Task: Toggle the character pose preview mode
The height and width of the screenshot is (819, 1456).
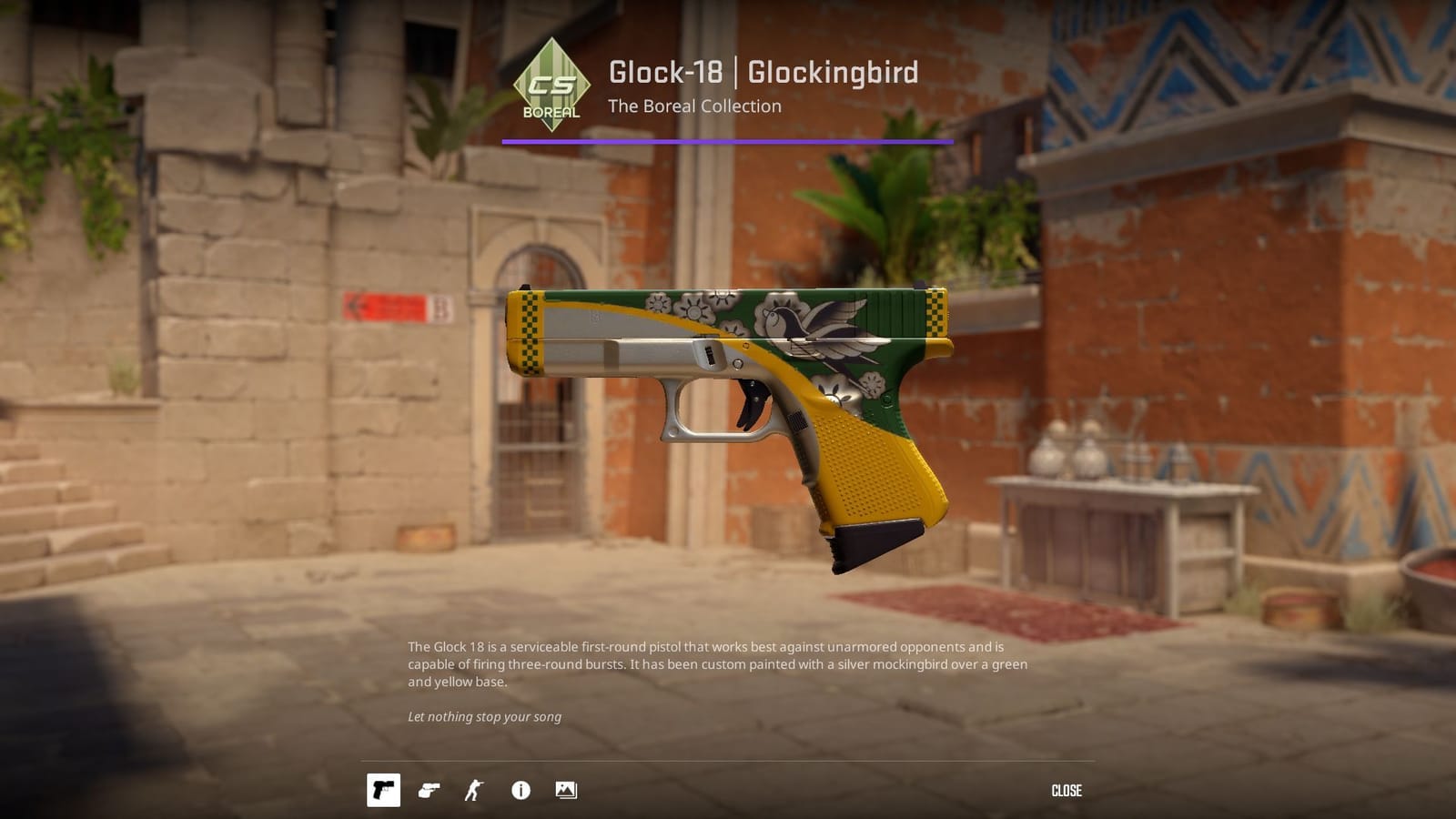Action: (x=475, y=790)
